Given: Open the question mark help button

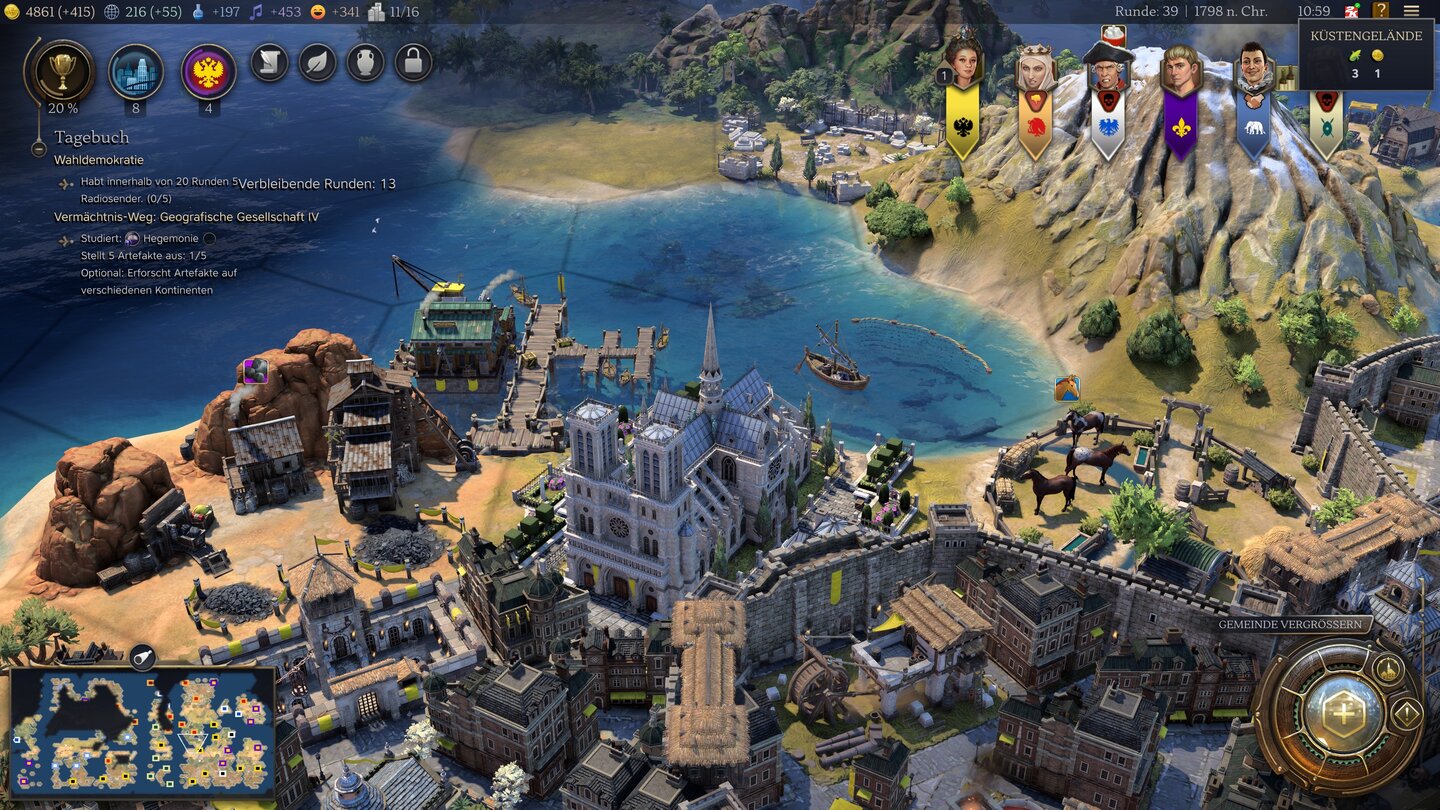Looking at the screenshot, I should pos(1381,11).
